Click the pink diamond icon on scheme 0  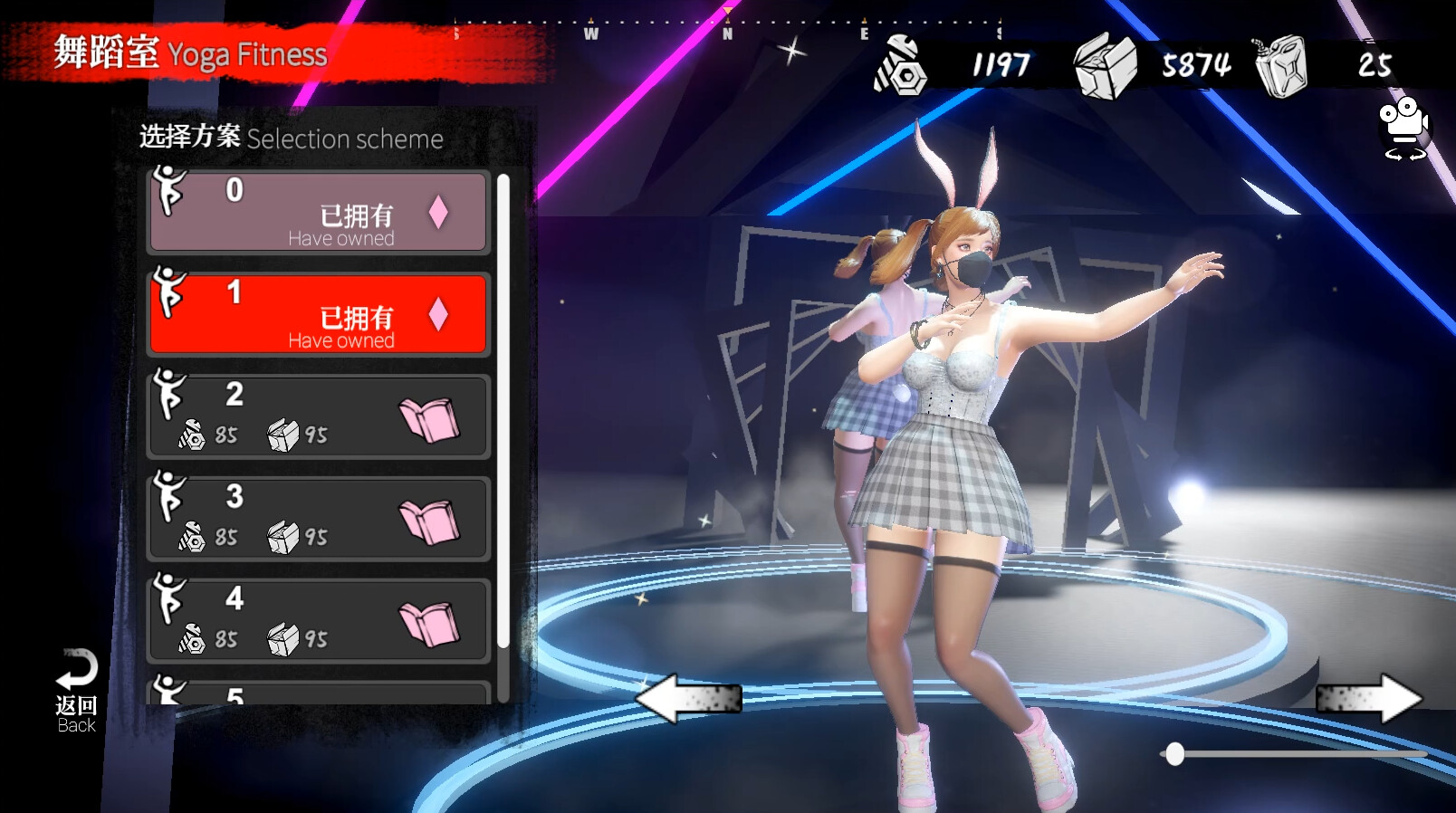tap(440, 211)
